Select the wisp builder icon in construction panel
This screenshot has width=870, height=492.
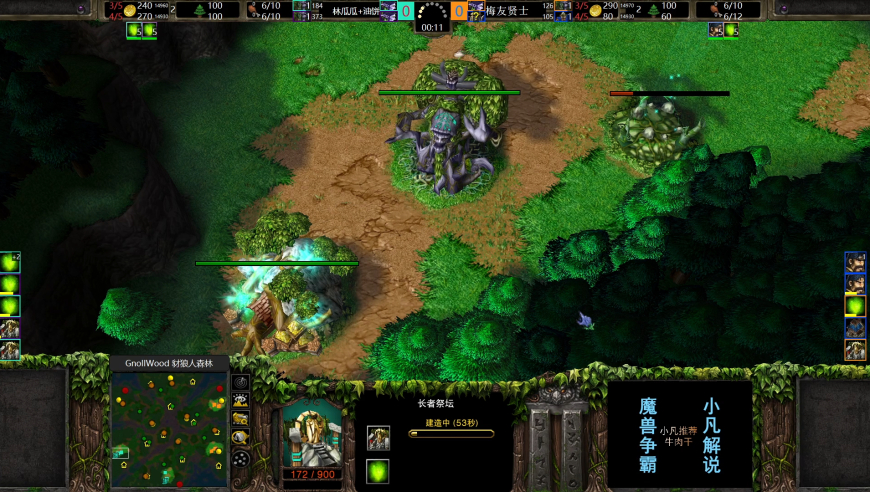click(x=378, y=471)
